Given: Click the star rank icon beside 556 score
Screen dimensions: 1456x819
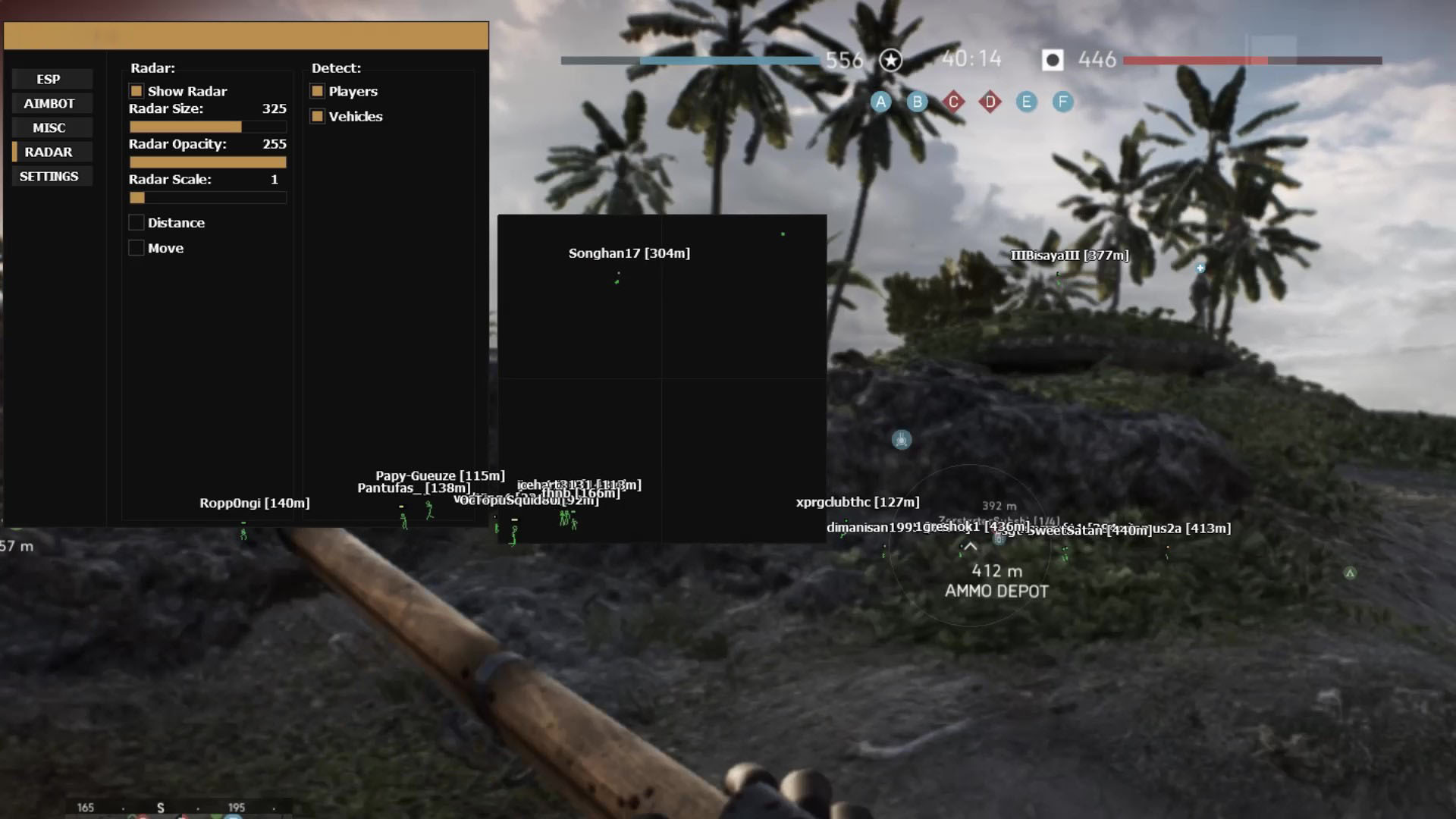Looking at the screenshot, I should tap(891, 58).
